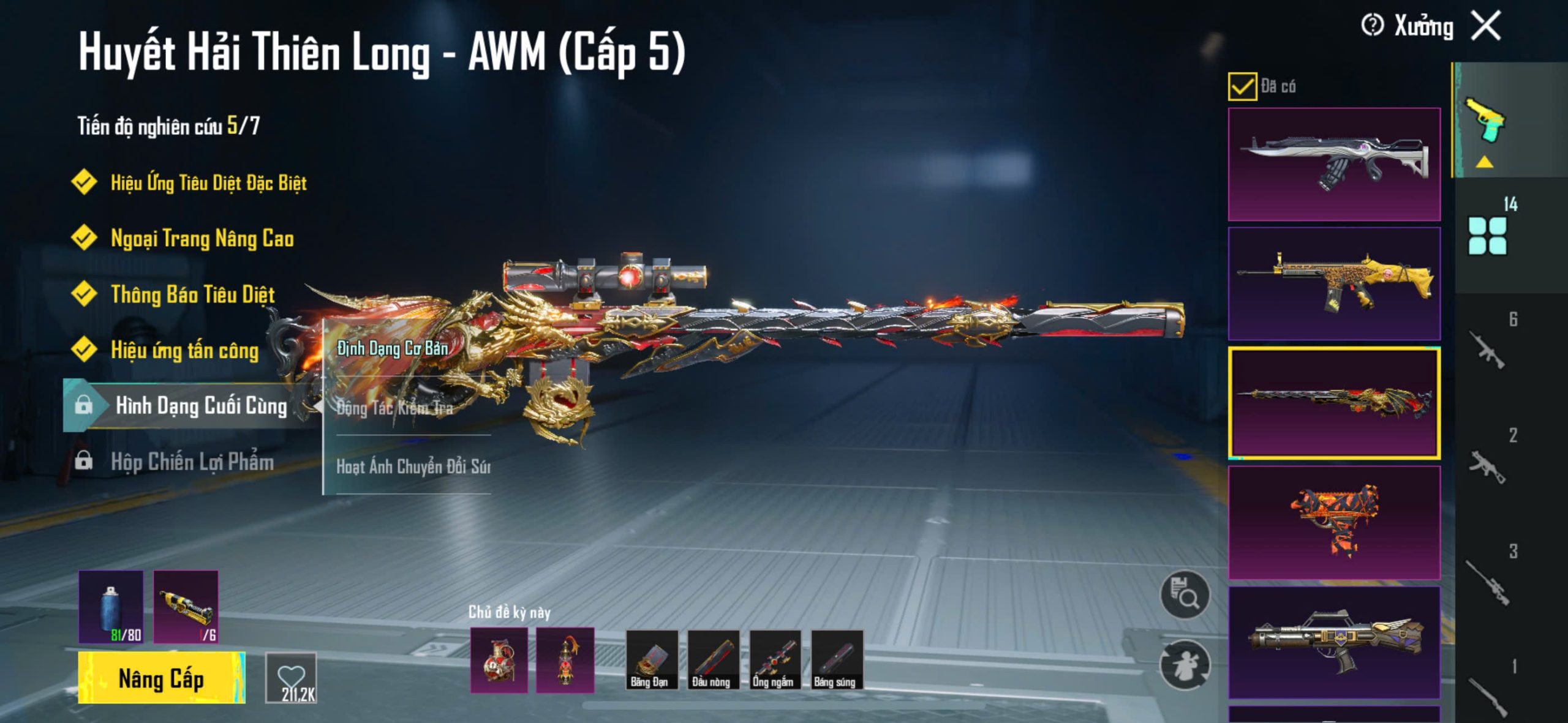
Task: Preview Động Tác Kiểm Tra animation
Action: click(395, 408)
